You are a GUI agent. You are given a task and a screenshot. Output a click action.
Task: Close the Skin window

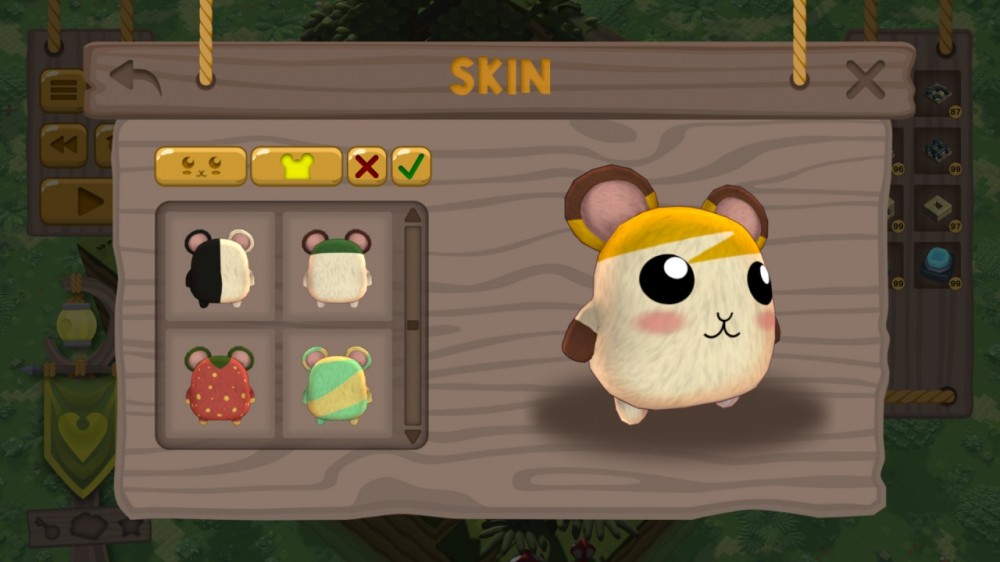tap(865, 79)
